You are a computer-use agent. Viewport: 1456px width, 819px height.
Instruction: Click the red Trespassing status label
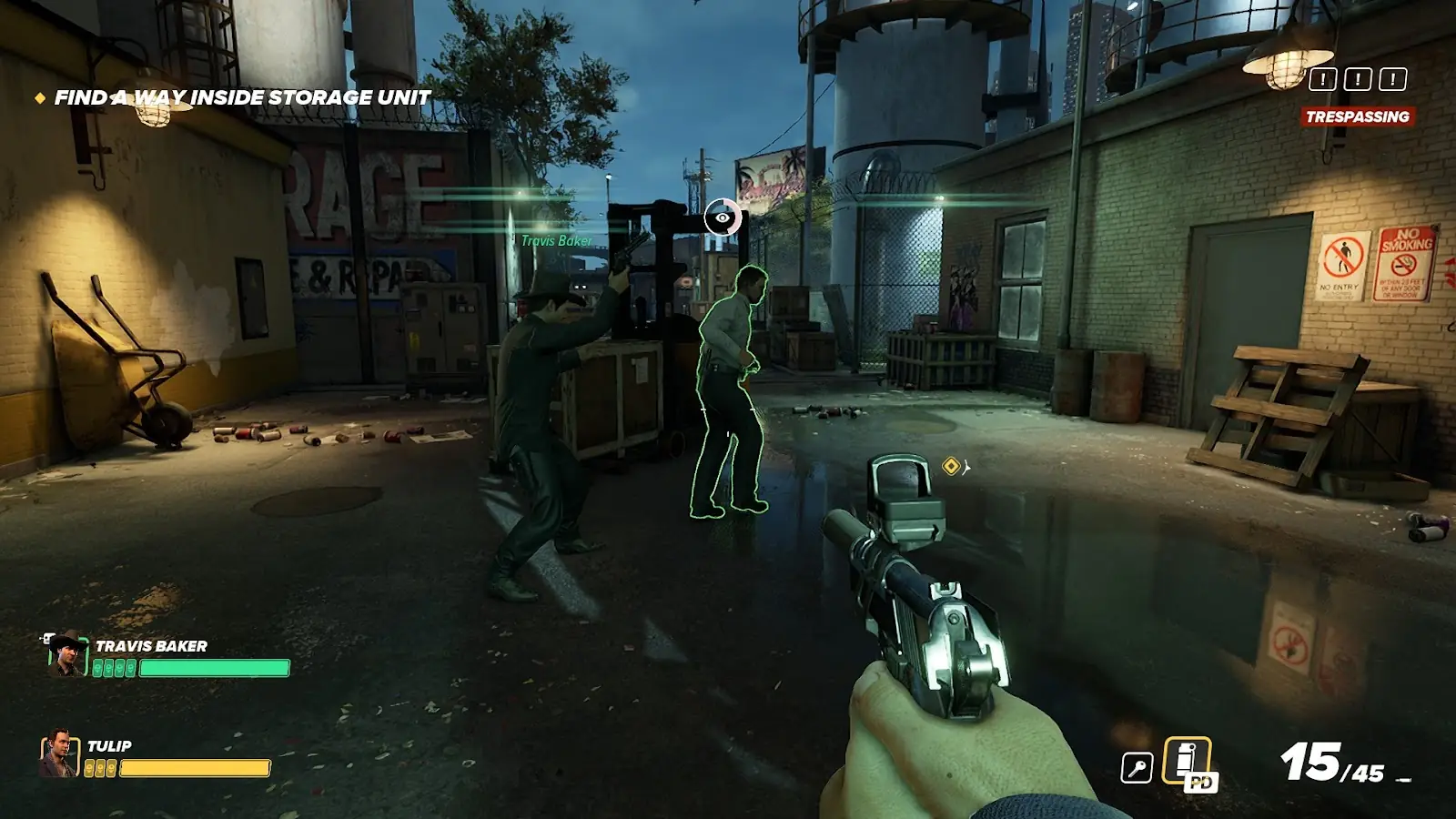(x=1357, y=116)
